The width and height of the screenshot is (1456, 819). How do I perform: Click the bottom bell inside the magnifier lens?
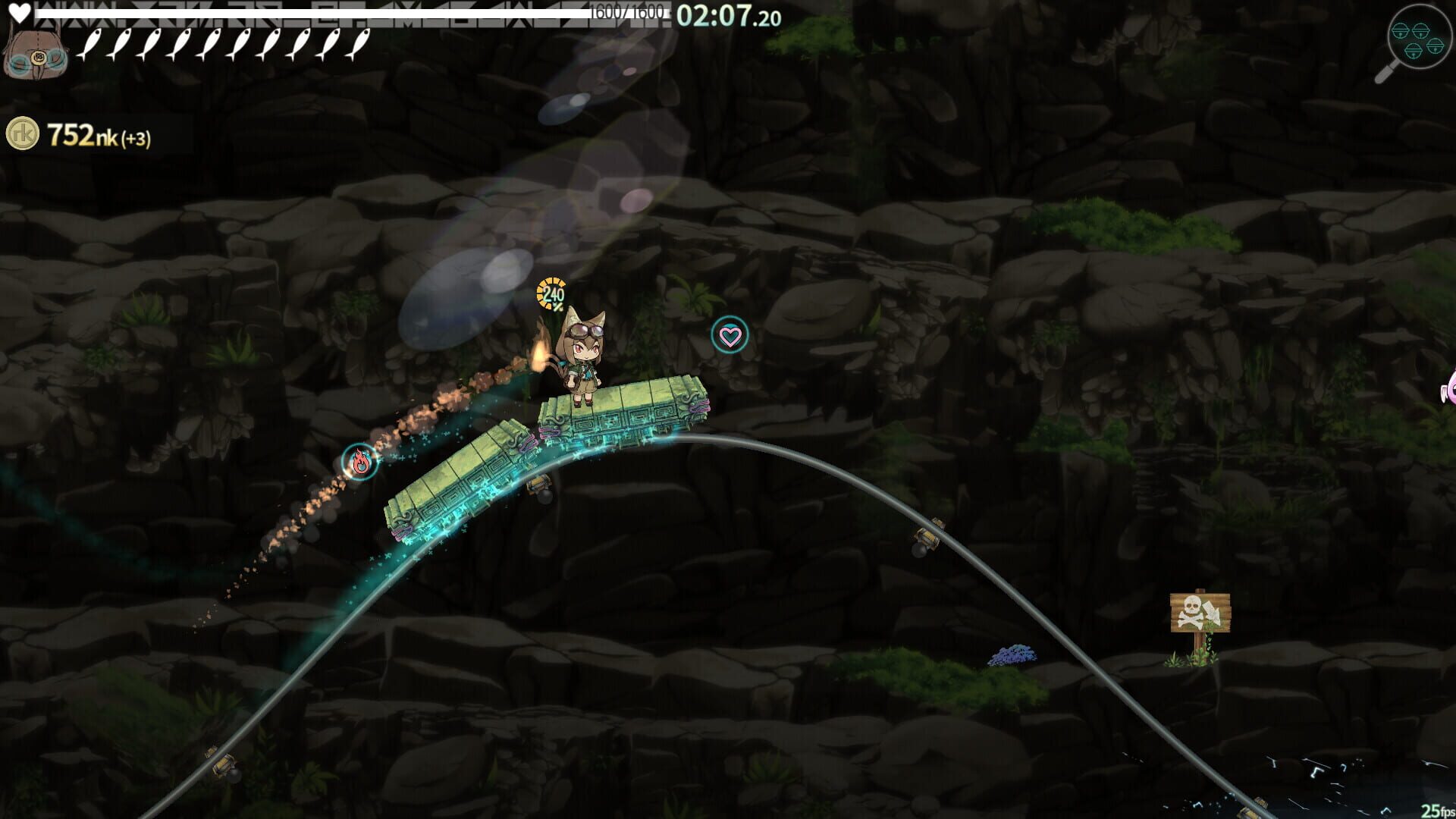click(1413, 52)
